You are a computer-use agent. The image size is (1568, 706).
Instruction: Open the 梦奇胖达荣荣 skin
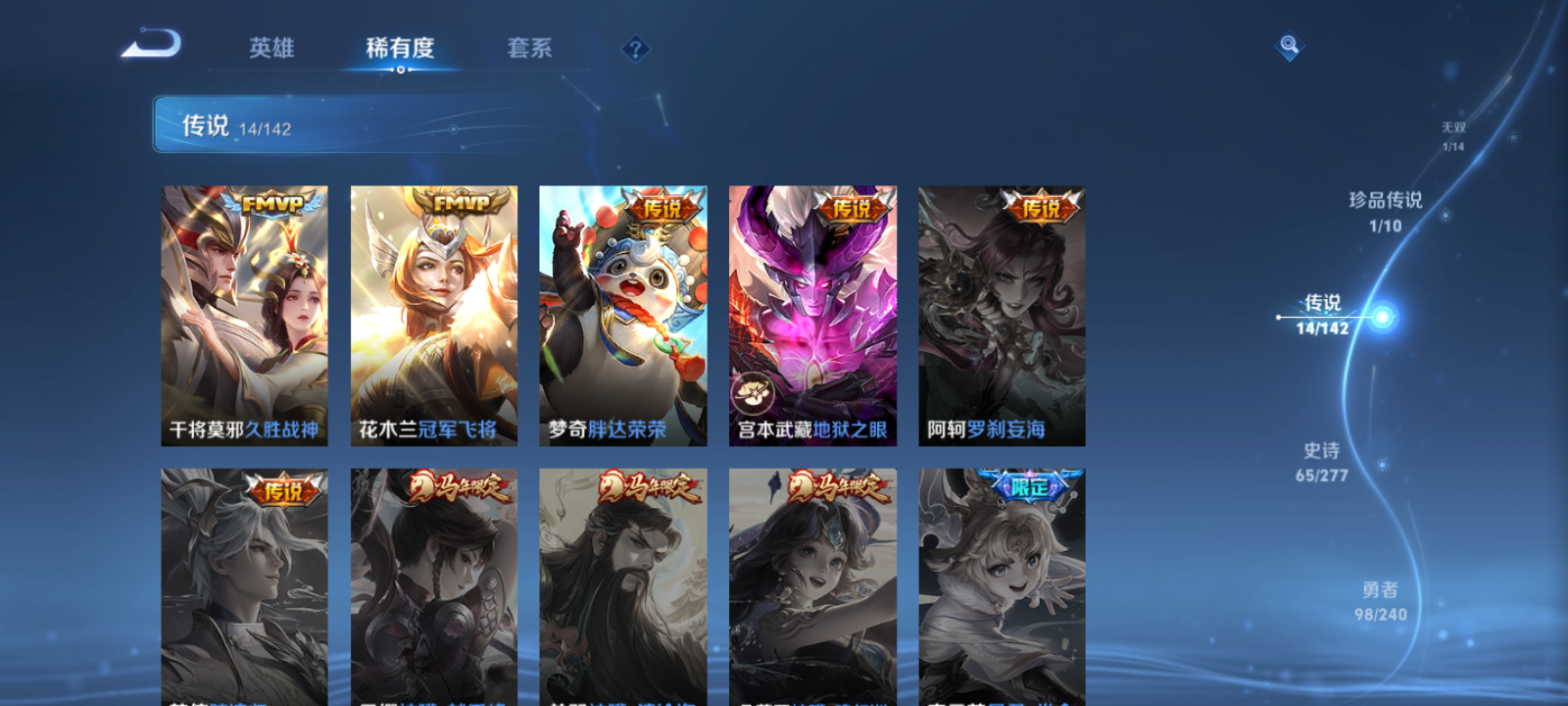[623, 314]
